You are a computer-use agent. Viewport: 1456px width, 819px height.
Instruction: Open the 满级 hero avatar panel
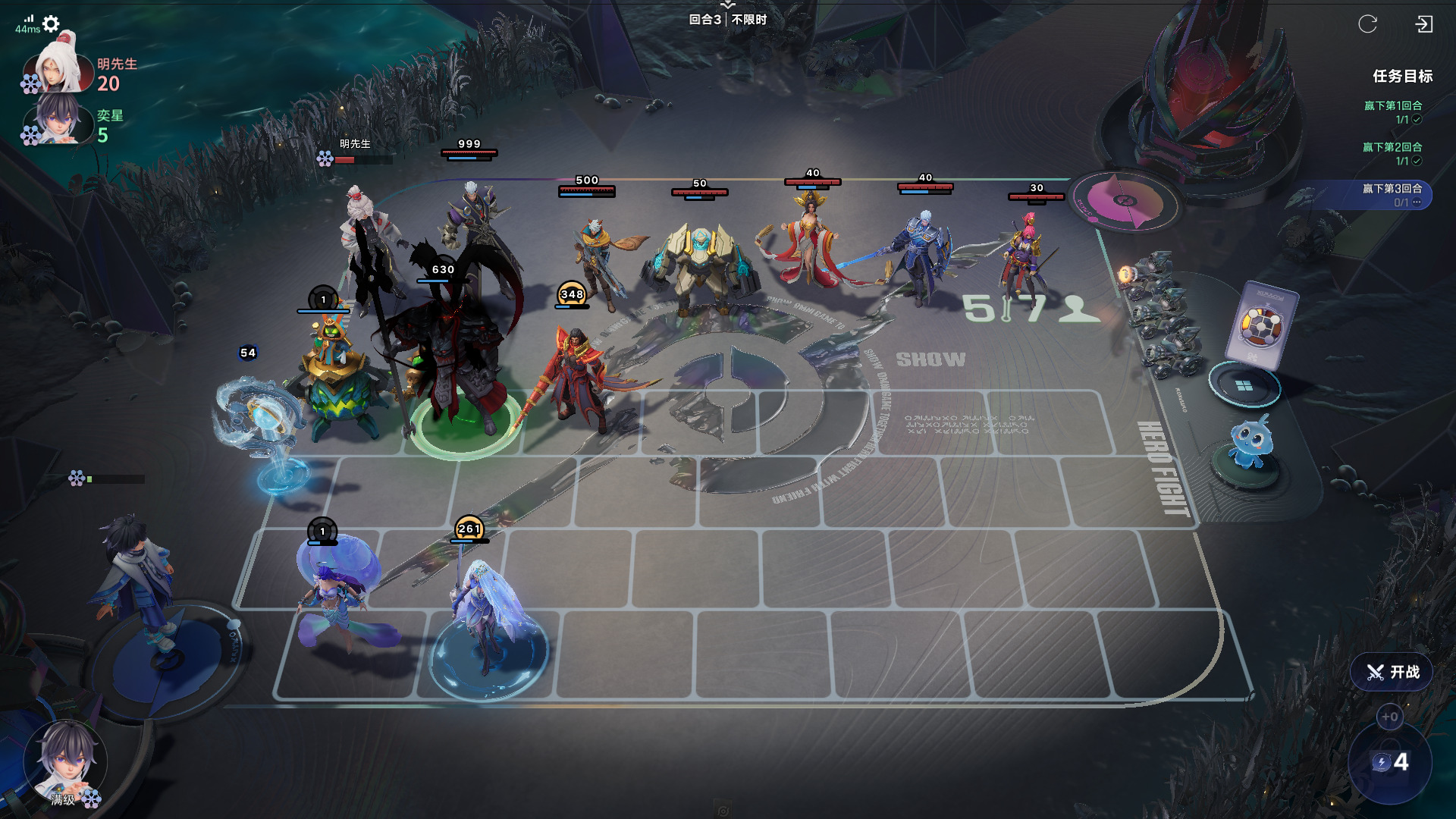64,762
